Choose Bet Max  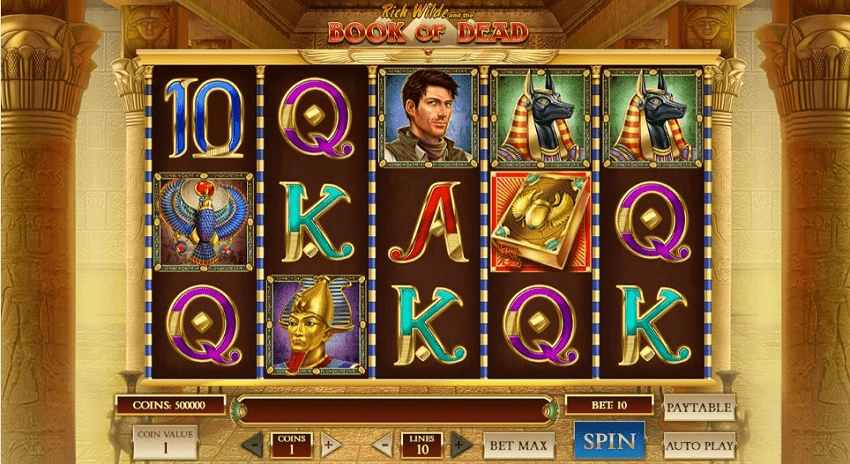coord(518,445)
